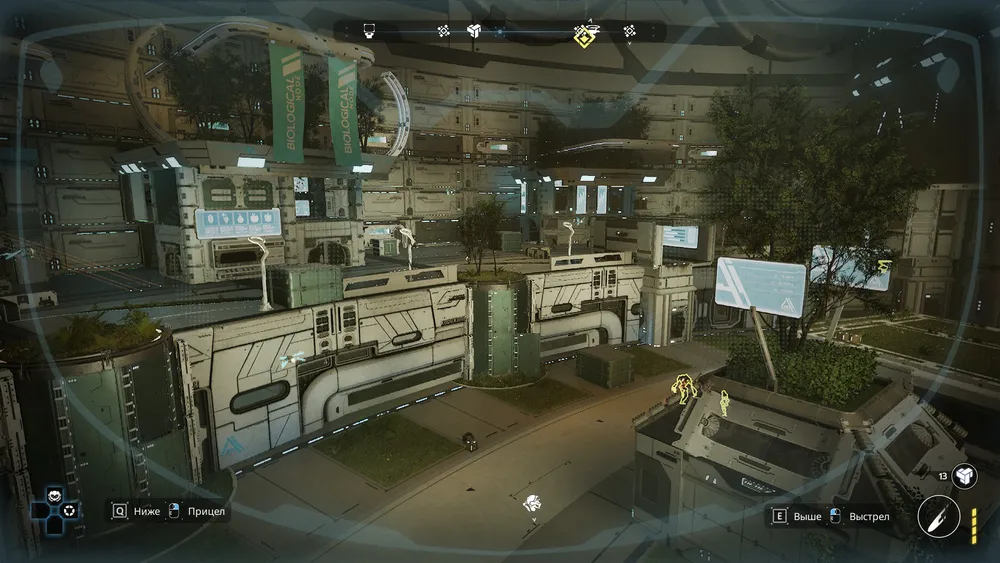Image resolution: width=1000 pixels, height=563 pixels.
Task: Choose the top slot of the cross selector
Action: 53,495
